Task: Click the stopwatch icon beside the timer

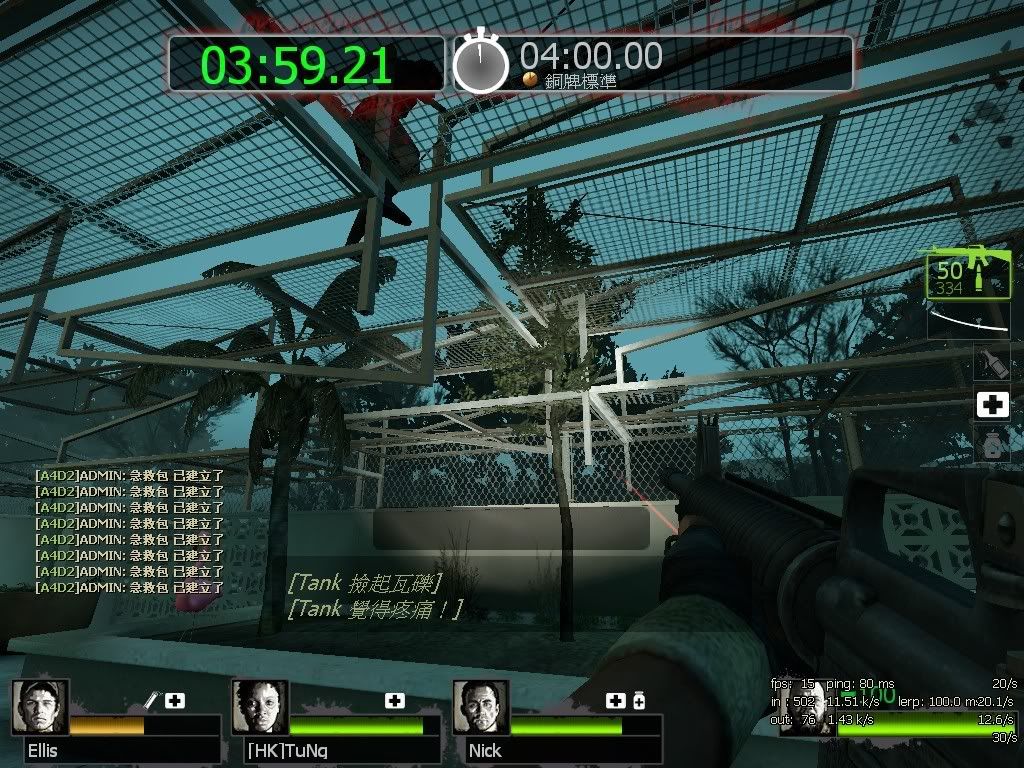Action: 481,62
